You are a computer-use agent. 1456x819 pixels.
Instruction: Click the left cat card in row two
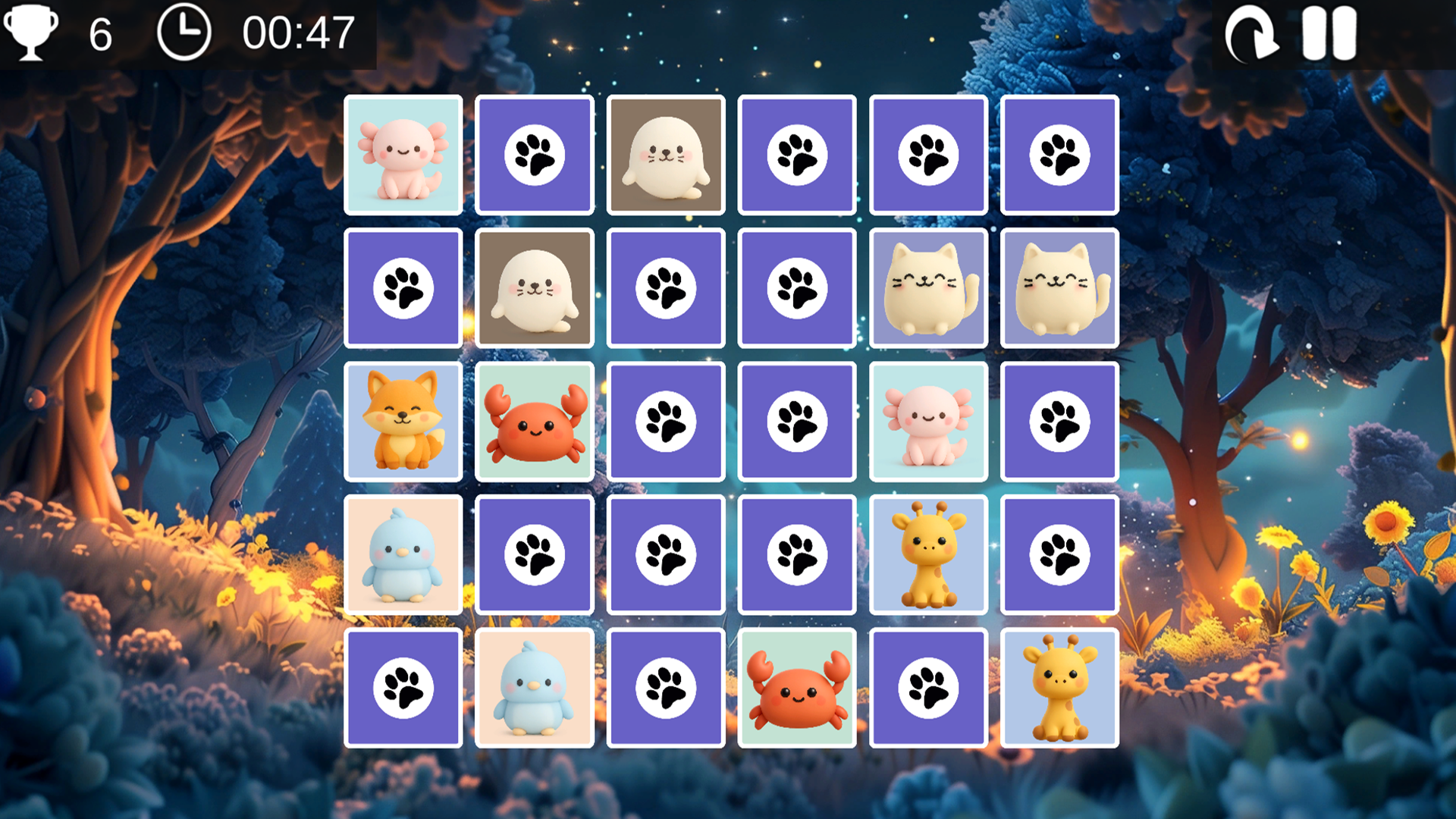(x=928, y=288)
